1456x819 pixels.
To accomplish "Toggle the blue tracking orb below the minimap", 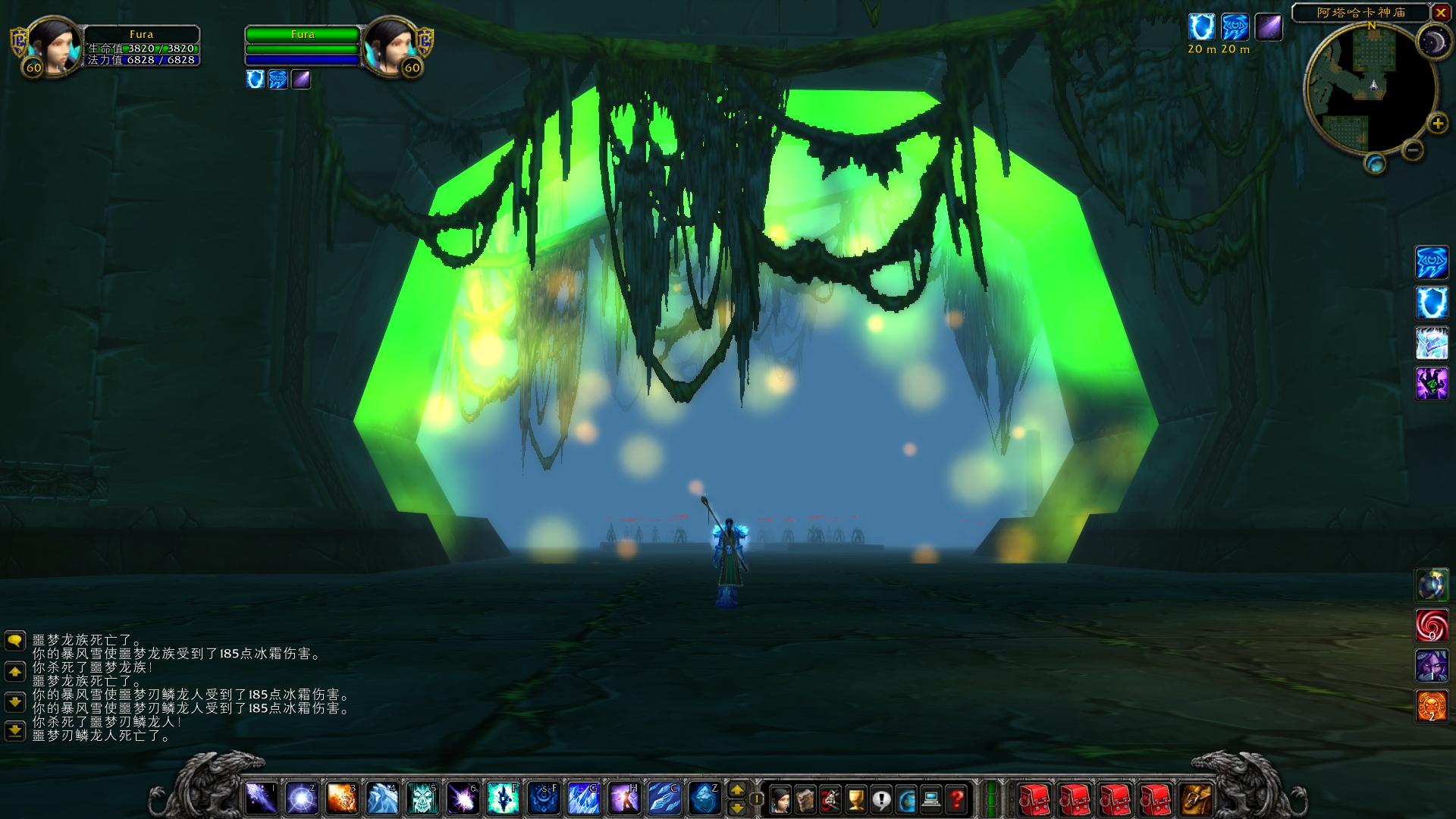I will click(x=1375, y=163).
